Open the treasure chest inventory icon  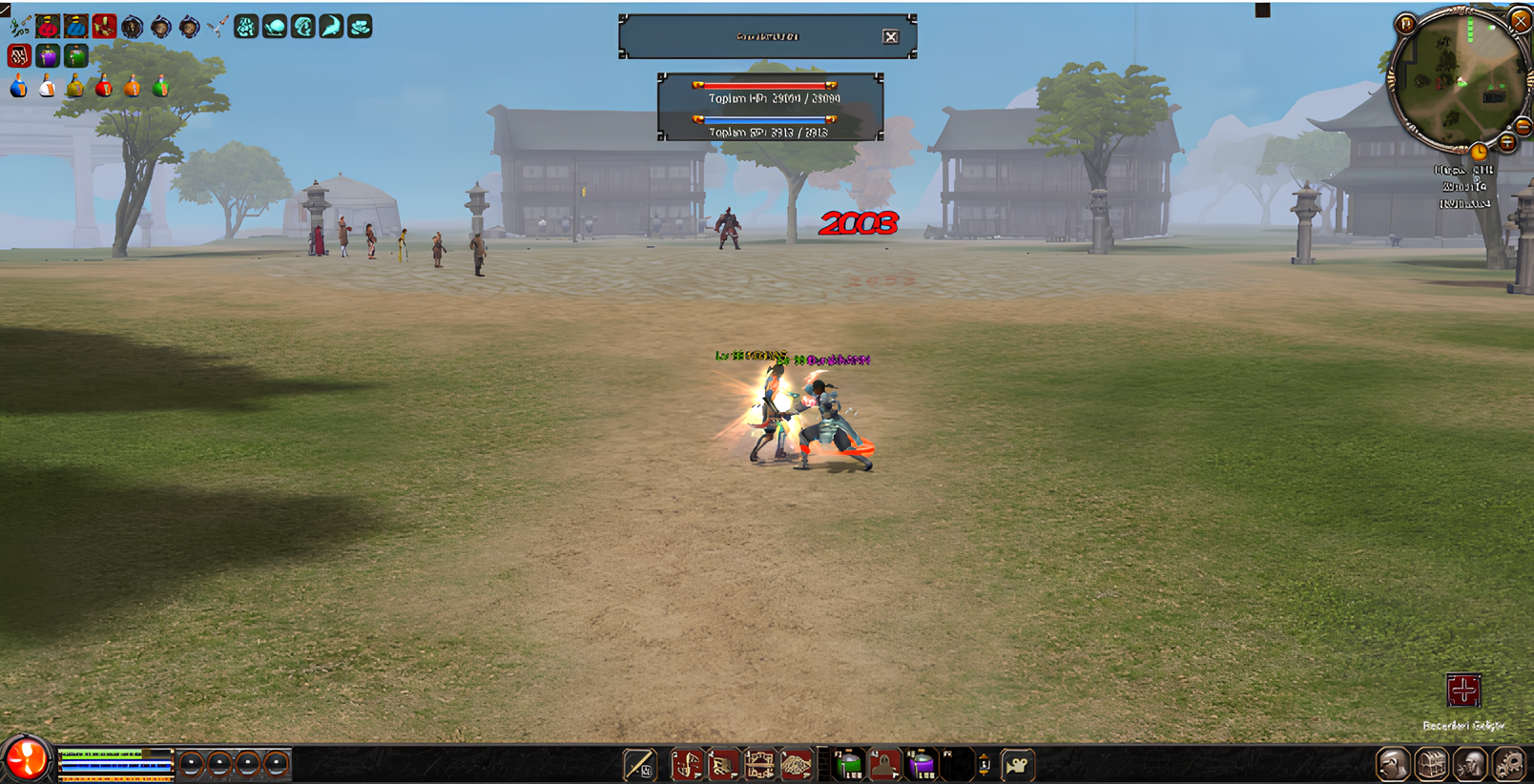[x=1431, y=765]
